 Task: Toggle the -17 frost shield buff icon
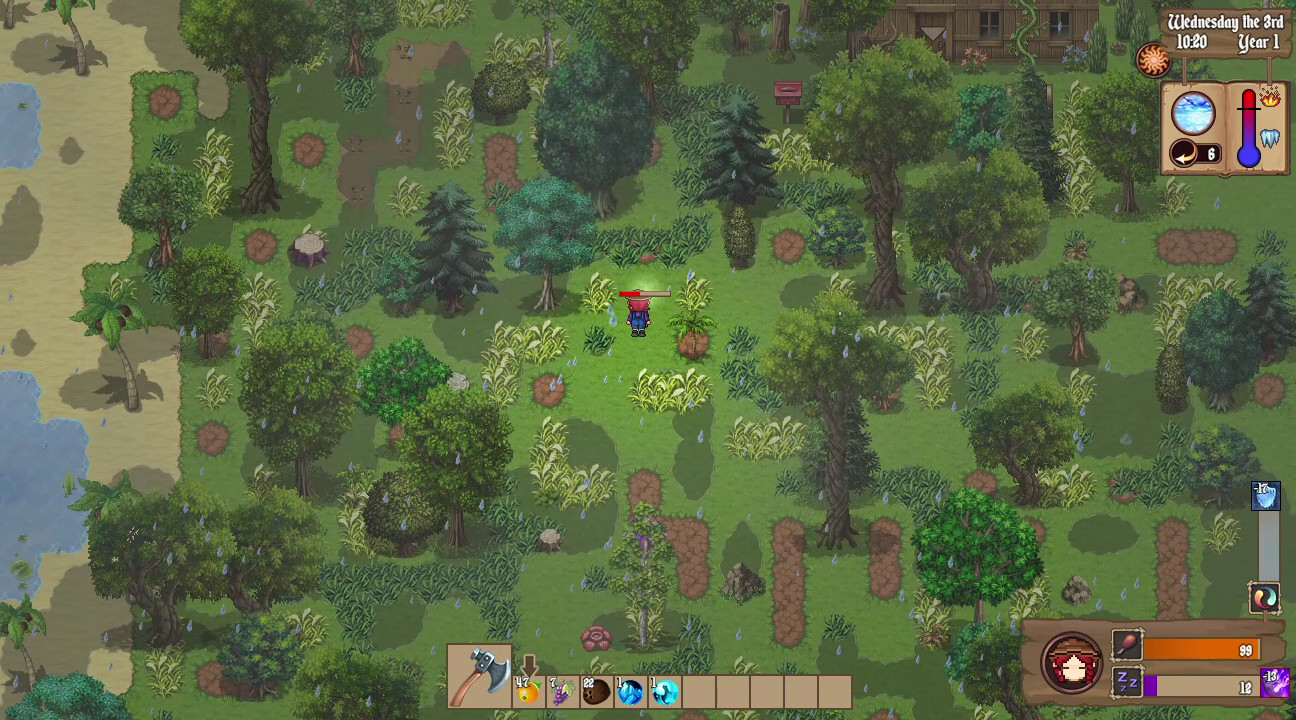(x=1265, y=497)
